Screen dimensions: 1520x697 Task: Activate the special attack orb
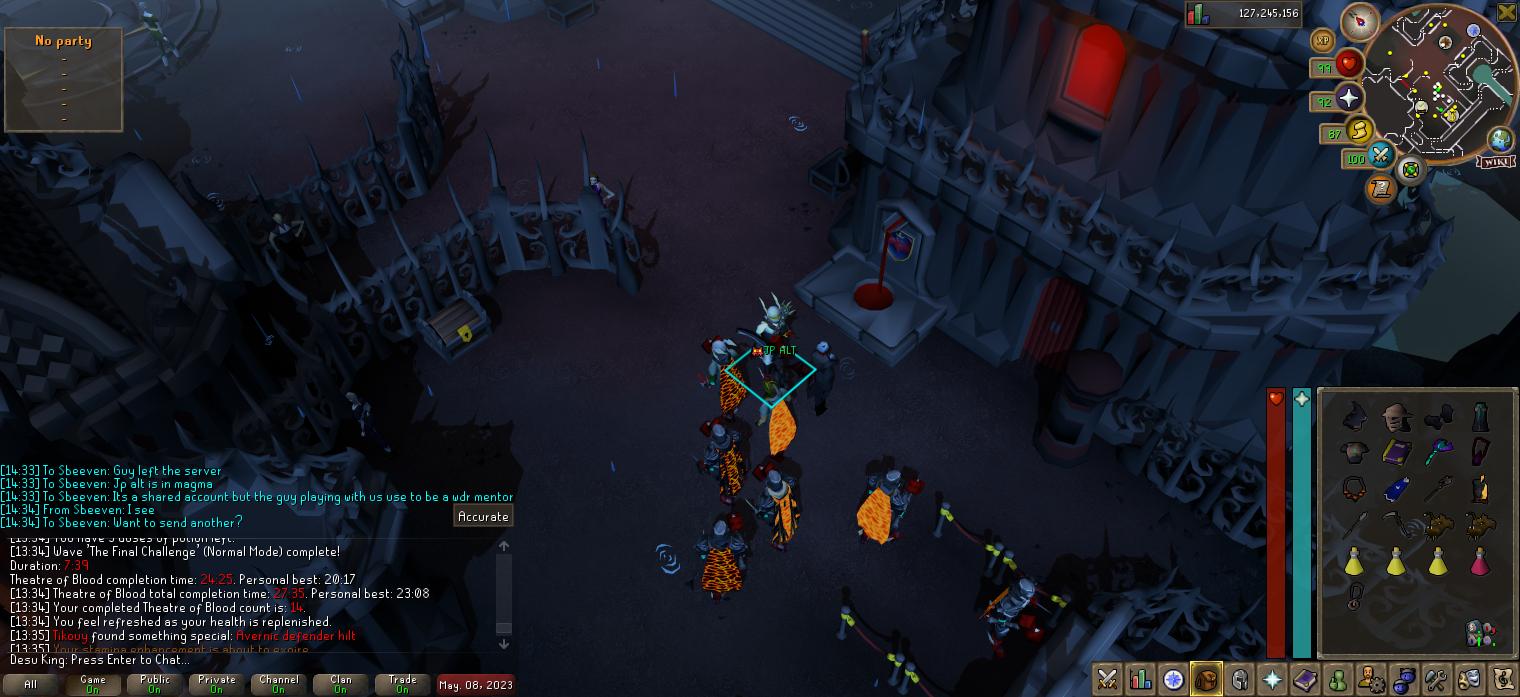1381,155
